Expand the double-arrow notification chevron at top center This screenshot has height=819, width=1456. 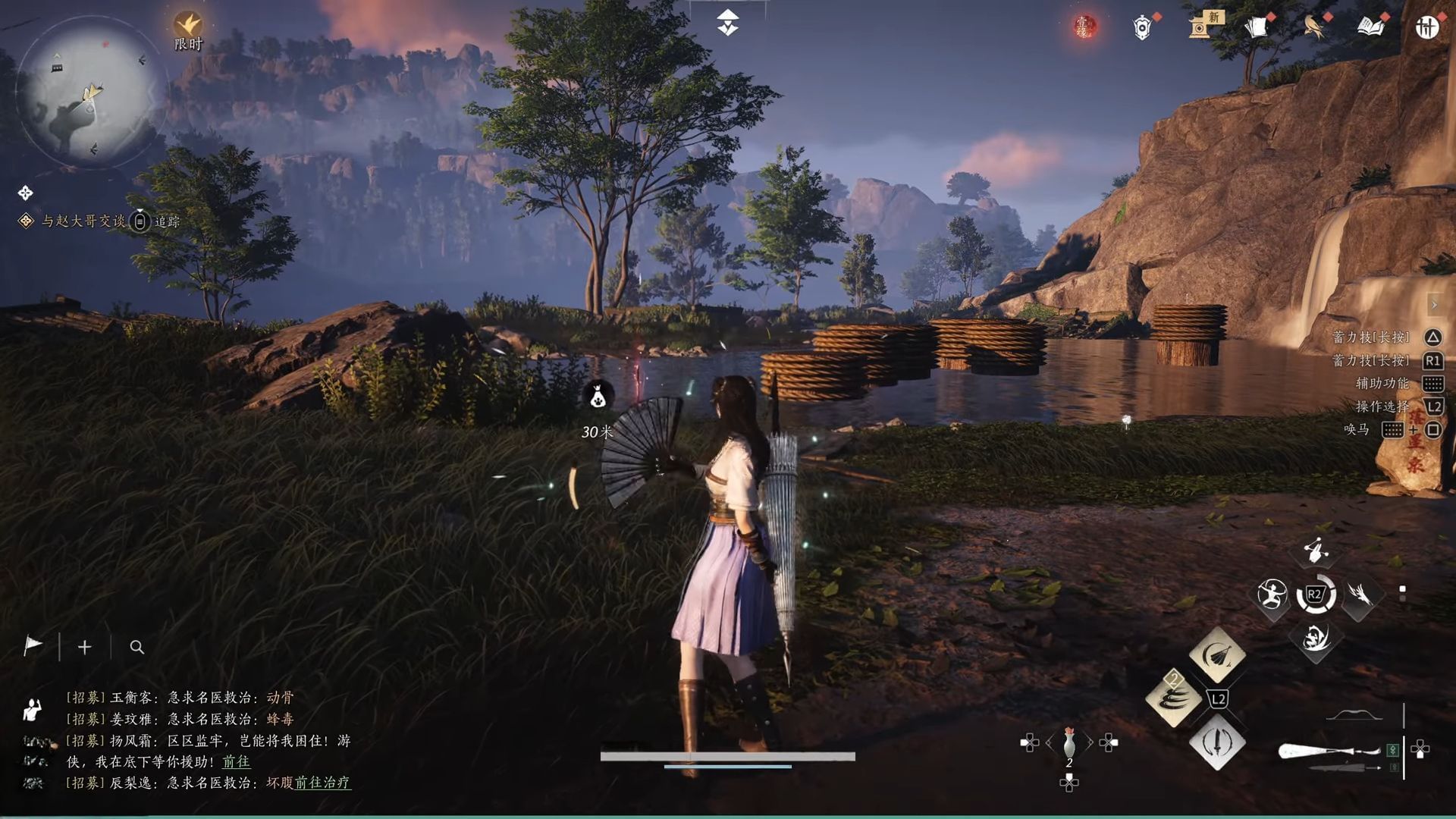pyautogui.click(x=726, y=23)
